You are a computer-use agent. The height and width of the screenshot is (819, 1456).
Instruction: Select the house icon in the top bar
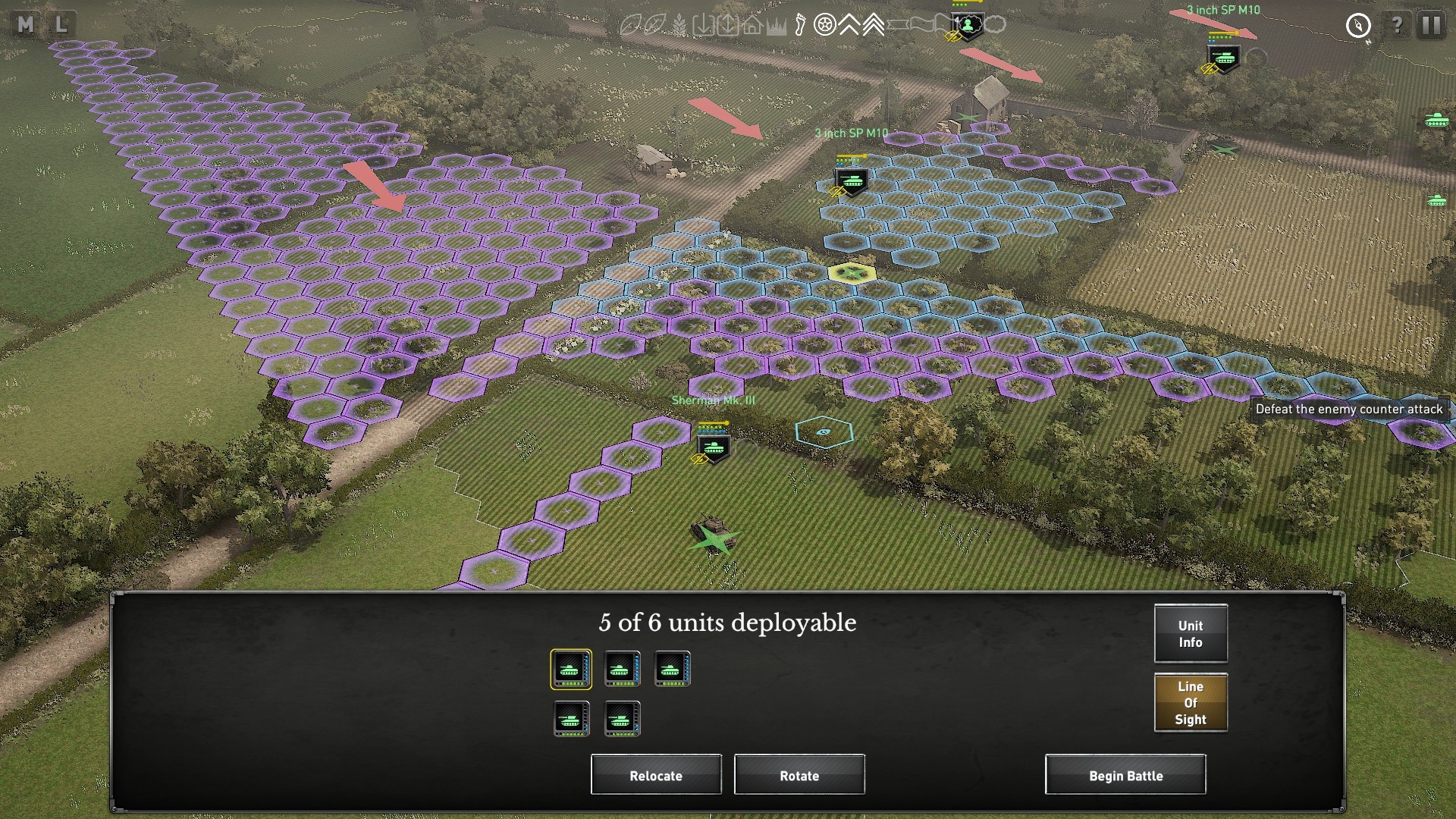coord(752,26)
